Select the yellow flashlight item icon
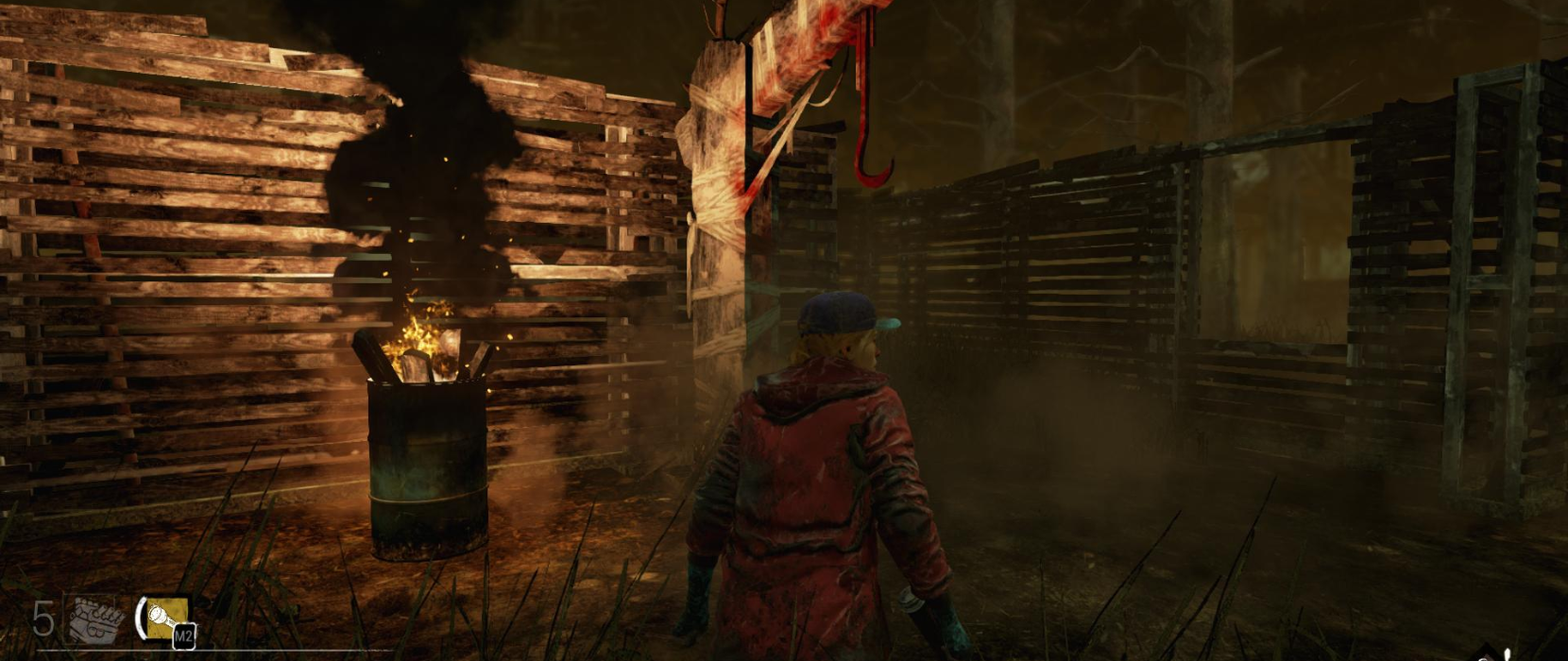1568x661 pixels. (166, 618)
